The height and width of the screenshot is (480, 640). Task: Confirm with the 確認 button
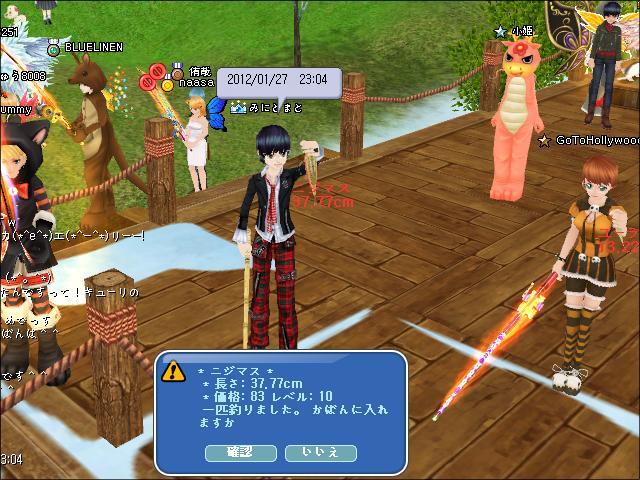[x=240, y=452]
